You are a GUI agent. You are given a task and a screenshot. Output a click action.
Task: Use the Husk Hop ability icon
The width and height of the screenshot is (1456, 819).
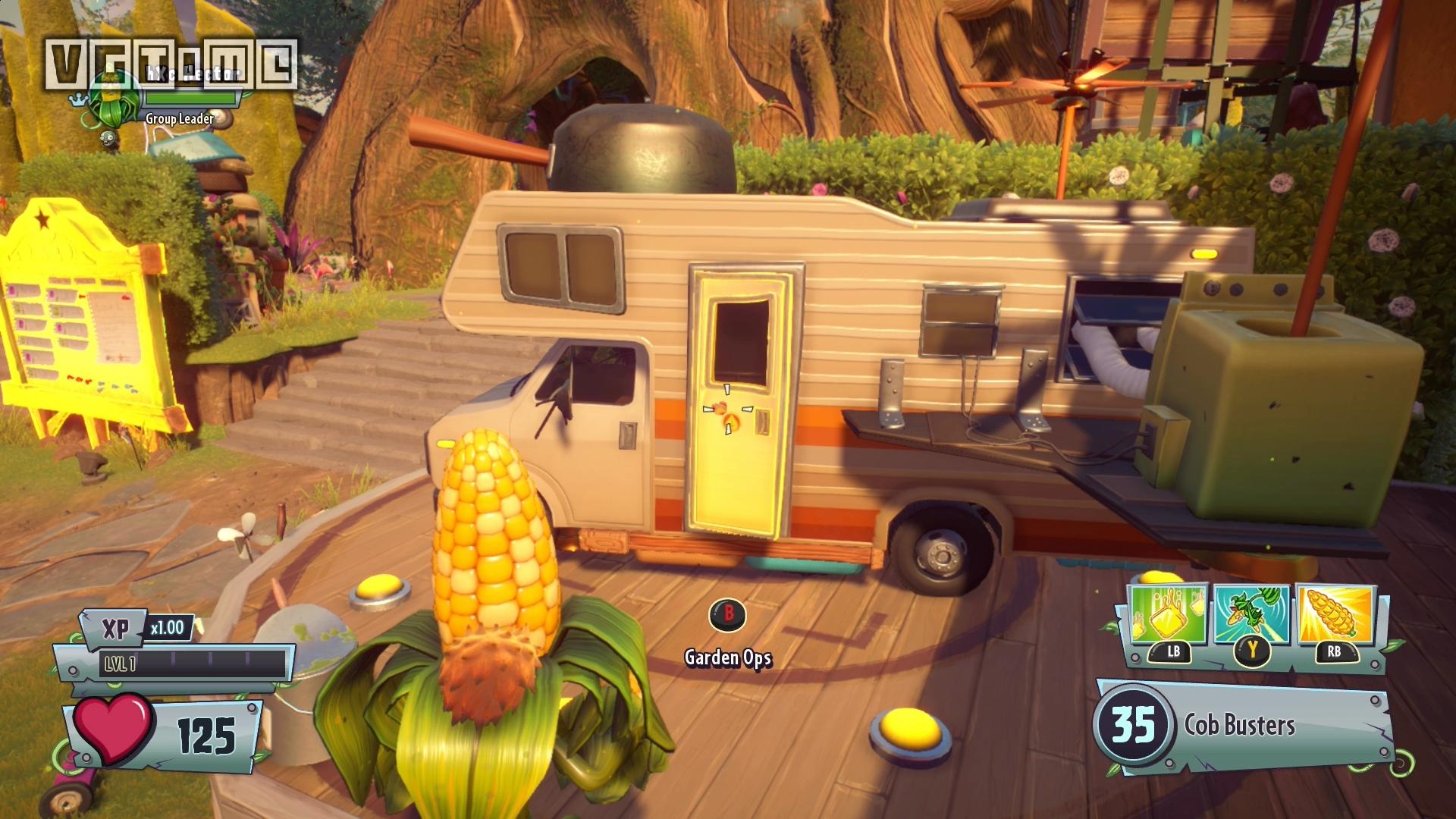[x=1251, y=616]
